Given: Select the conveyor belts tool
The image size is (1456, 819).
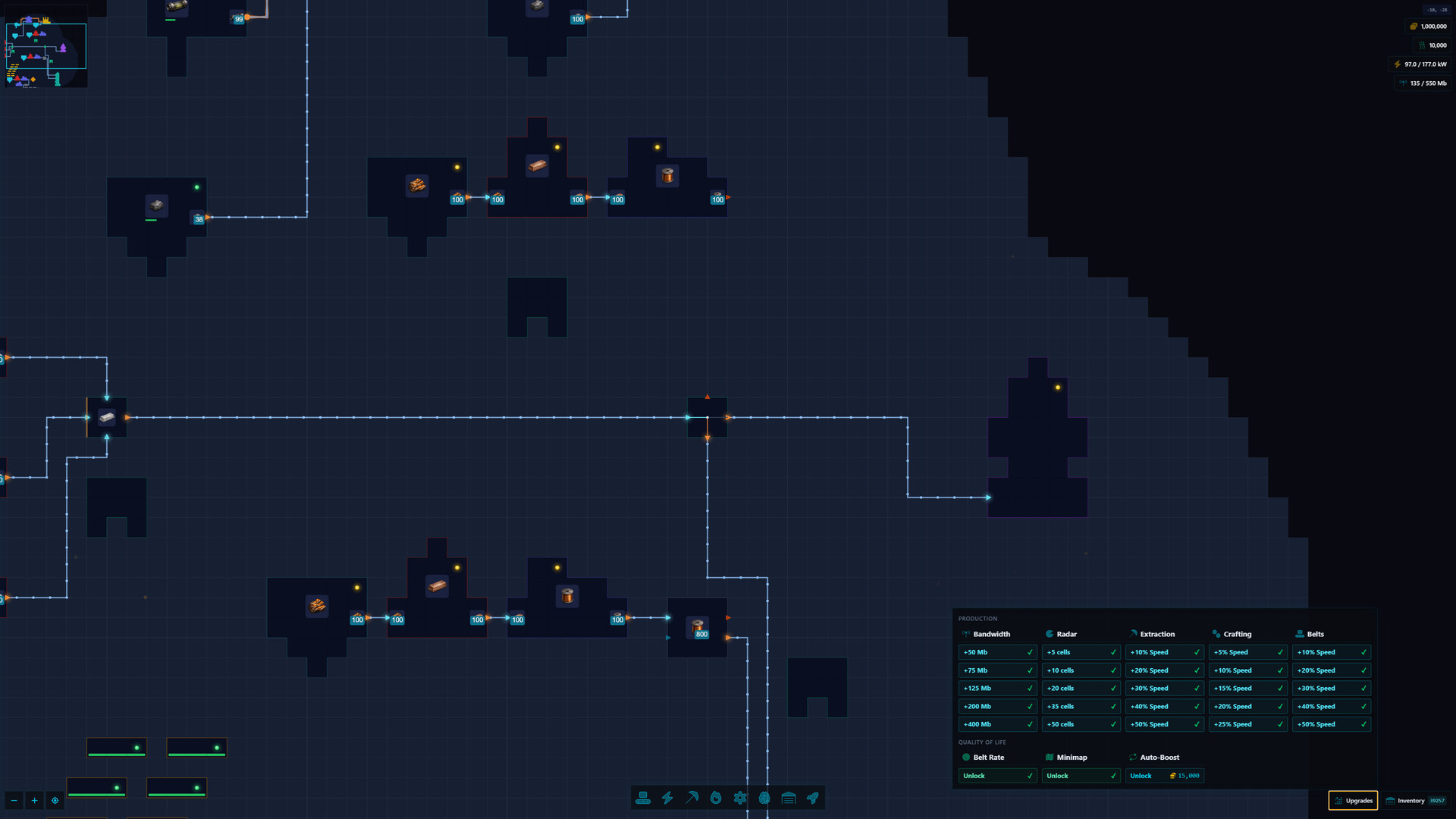Looking at the screenshot, I should (x=643, y=798).
